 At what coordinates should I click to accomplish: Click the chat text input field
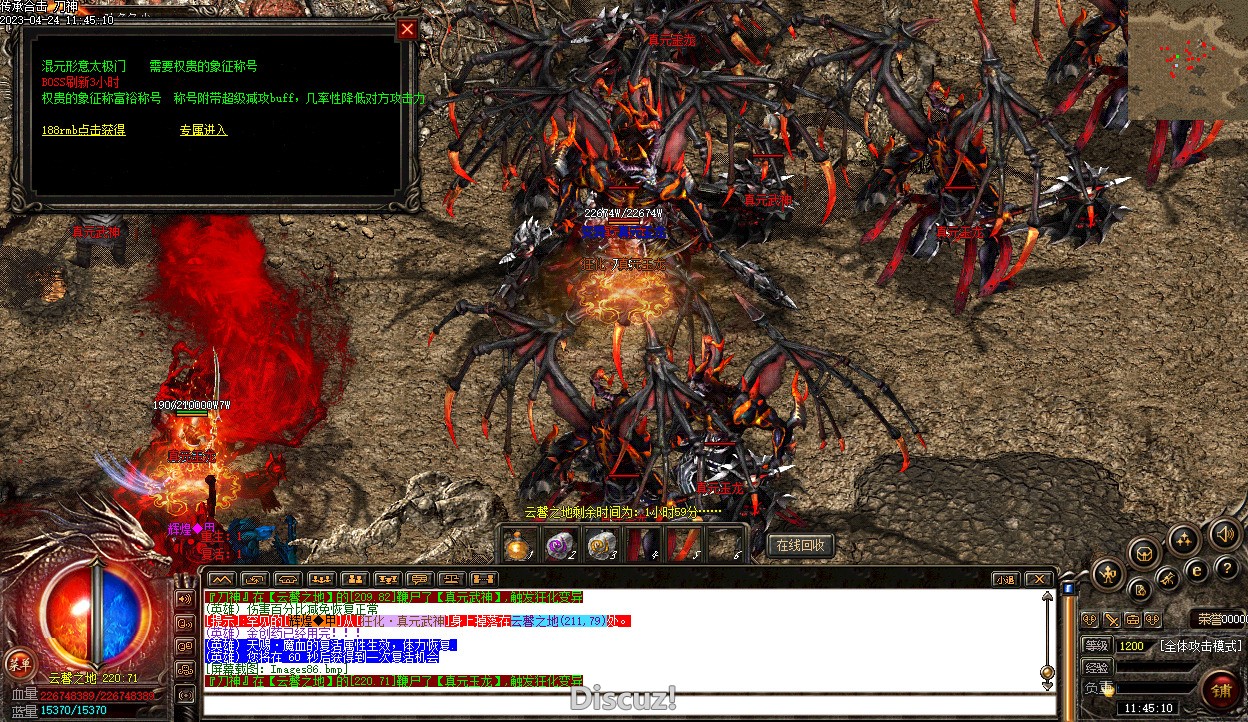(620, 704)
